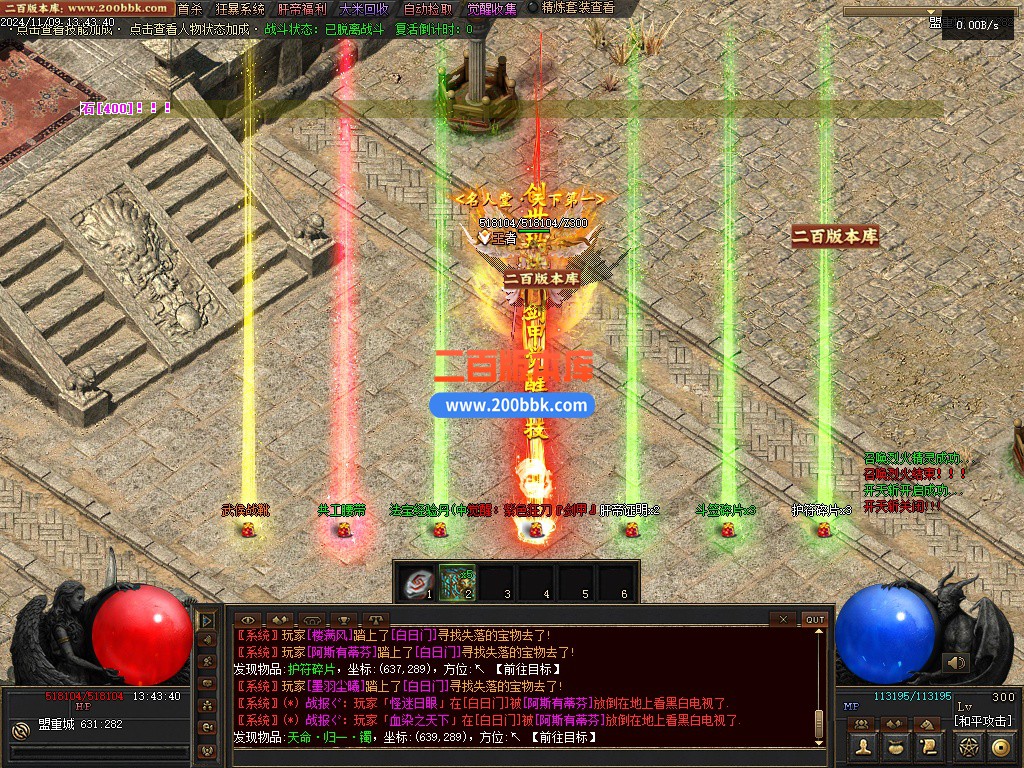Toggle 自动捡取 auto-pickup
The image size is (1024, 768).
pos(427,9)
